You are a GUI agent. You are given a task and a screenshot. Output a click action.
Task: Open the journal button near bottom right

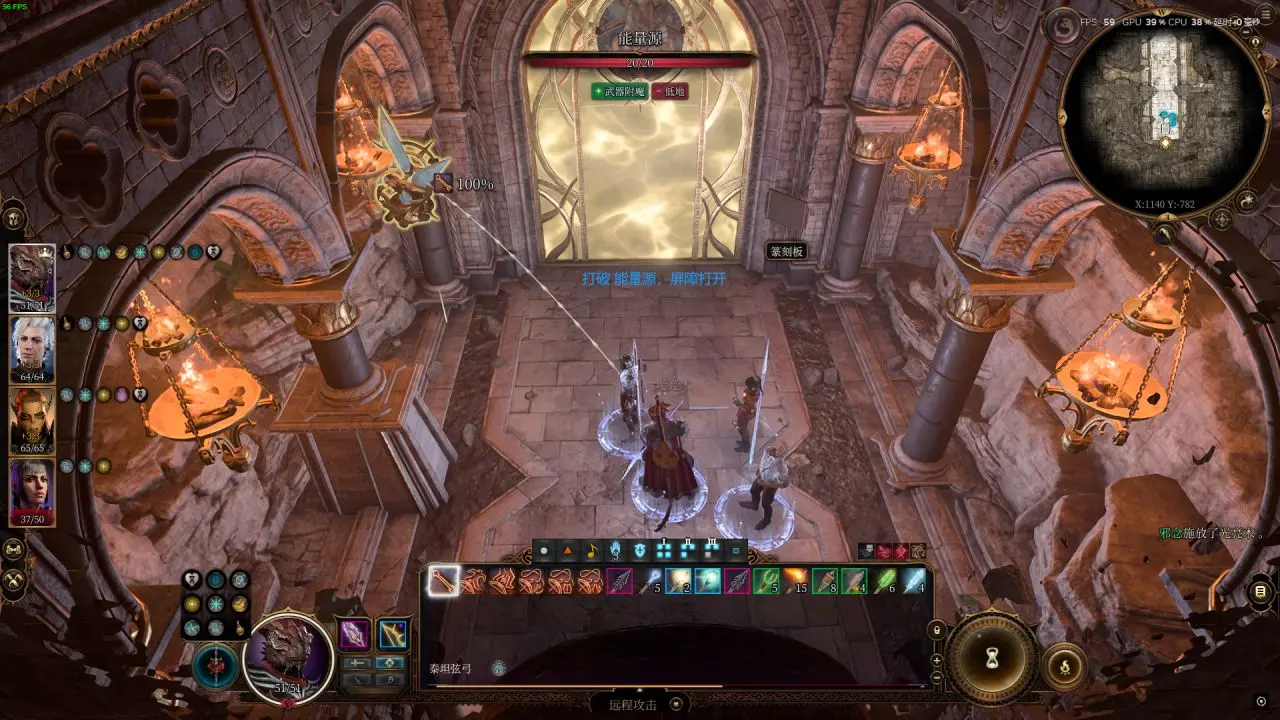click(x=1260, y=592)
